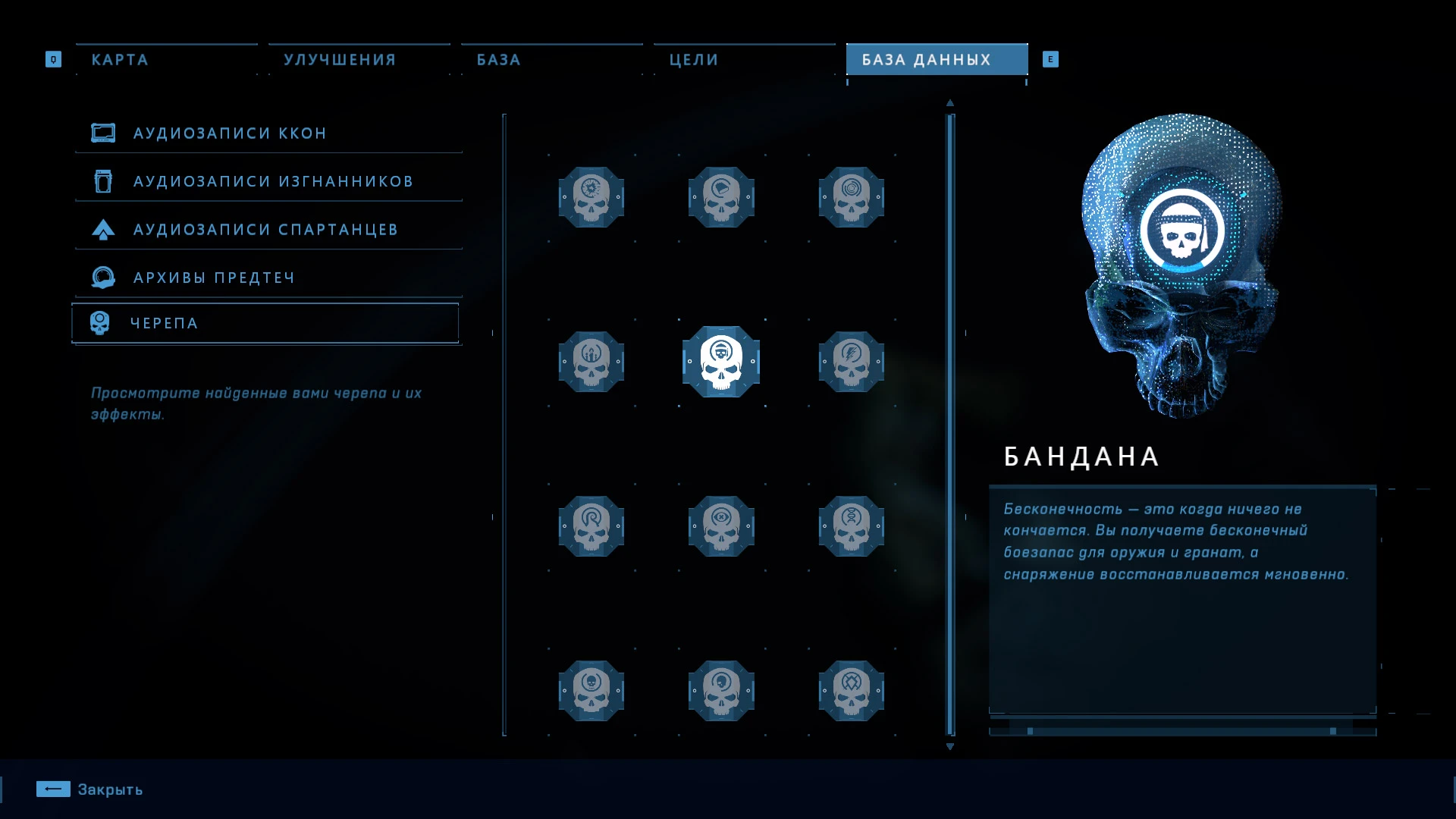The width and height of the screenshot is (1456, 819).
Task: Open АРХИВЫ ПРЕДТЕЧ section
Action: 212,277
